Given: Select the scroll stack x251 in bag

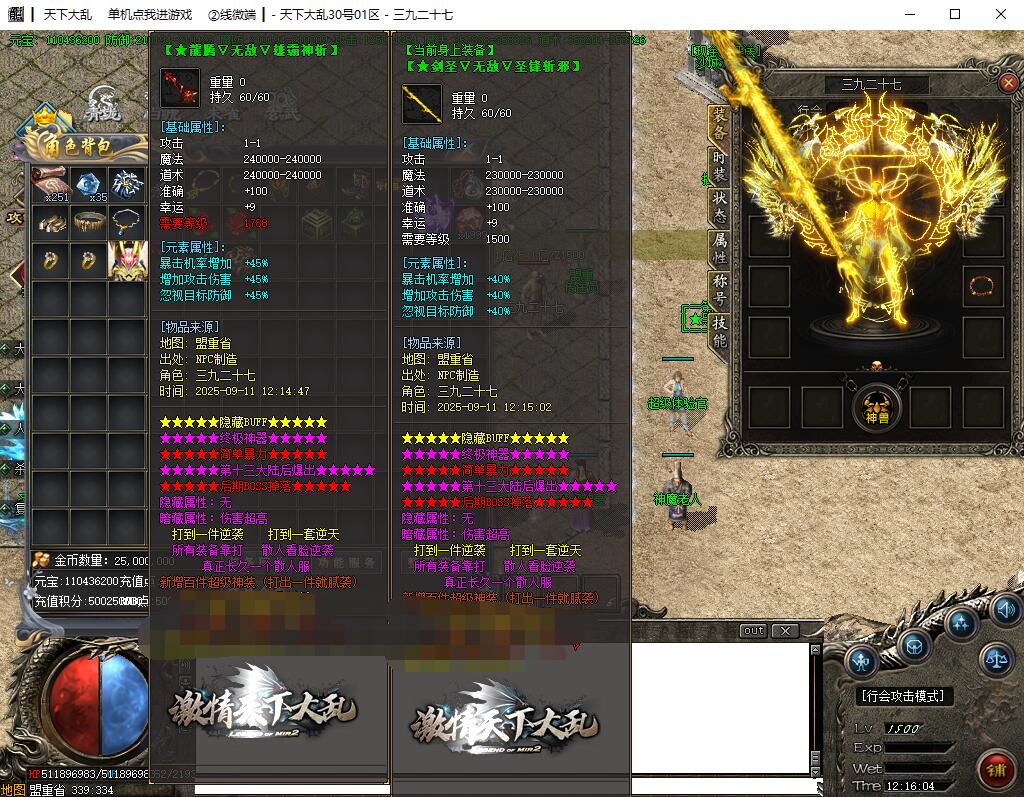Looking at the screenshot, I should coord(50,183).
